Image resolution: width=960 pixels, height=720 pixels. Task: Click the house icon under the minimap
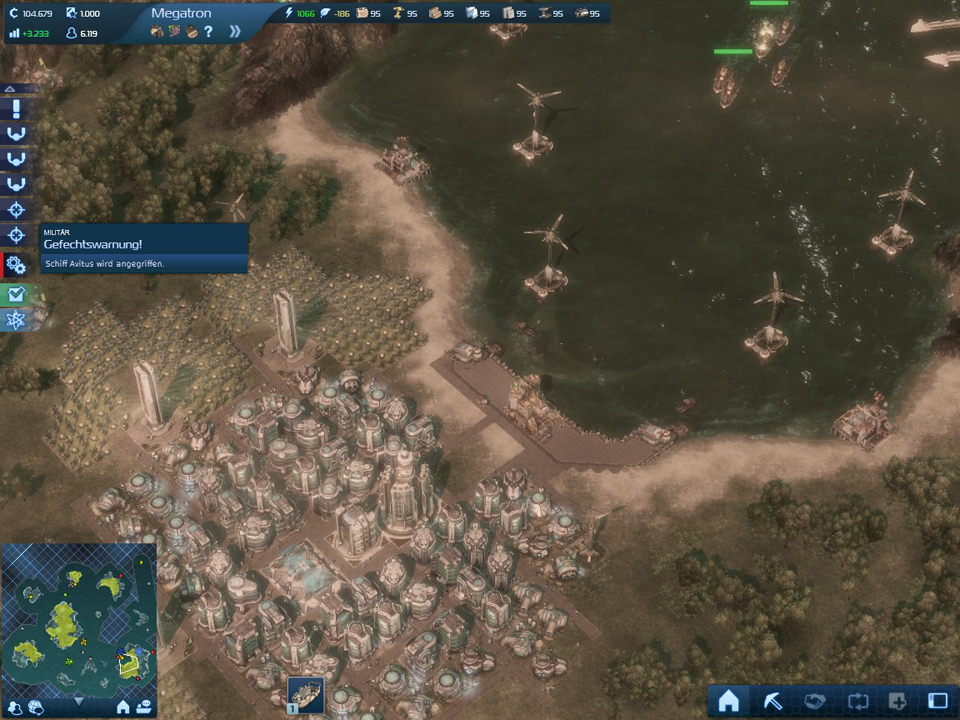pyautogui.click(x=123, y=707)
